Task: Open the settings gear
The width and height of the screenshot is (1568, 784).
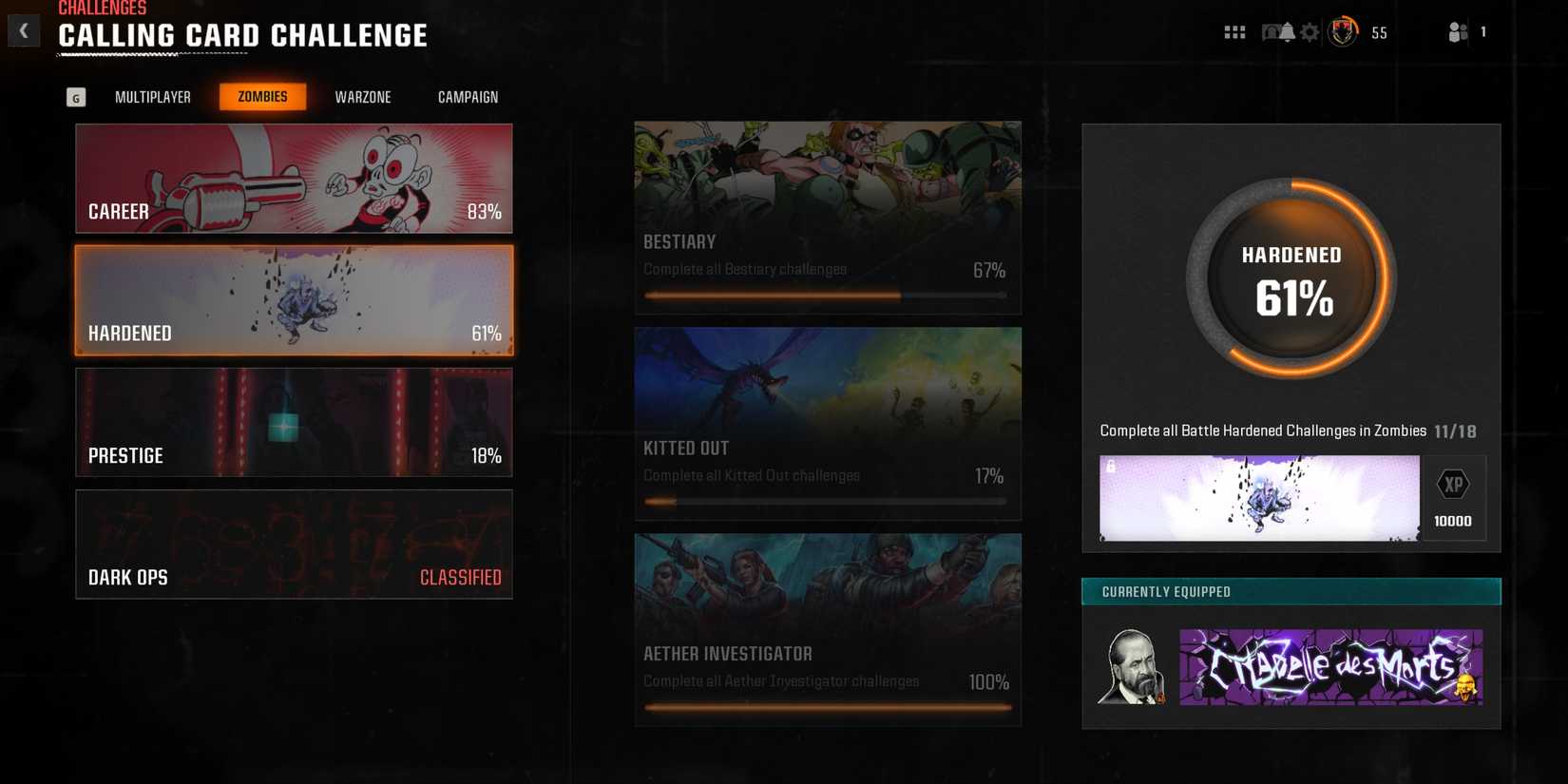Action: [x=1310, y=31]
